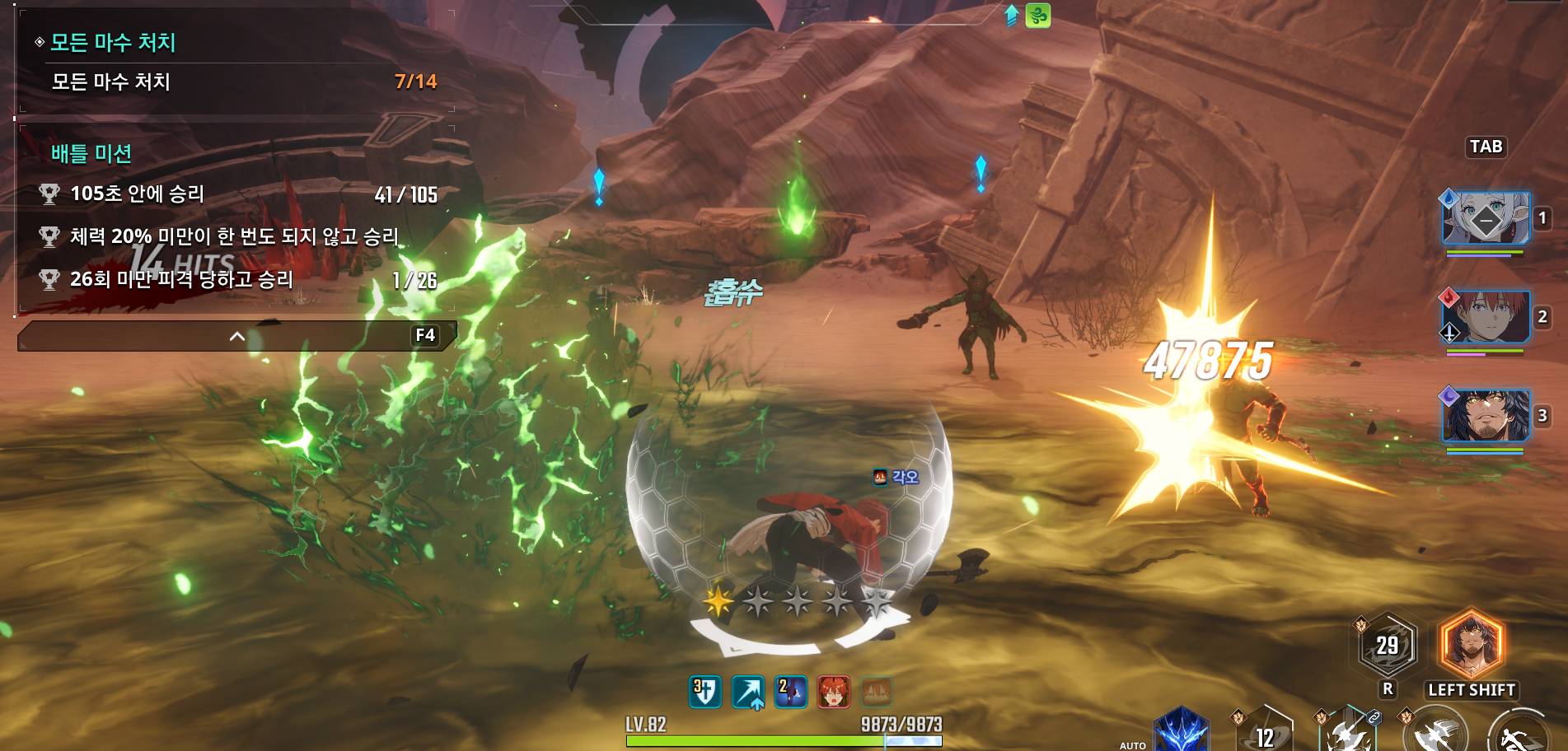Click the skill showing 29 cooldown
This screenshot has width=1568, height=751.
[1388, 645]
